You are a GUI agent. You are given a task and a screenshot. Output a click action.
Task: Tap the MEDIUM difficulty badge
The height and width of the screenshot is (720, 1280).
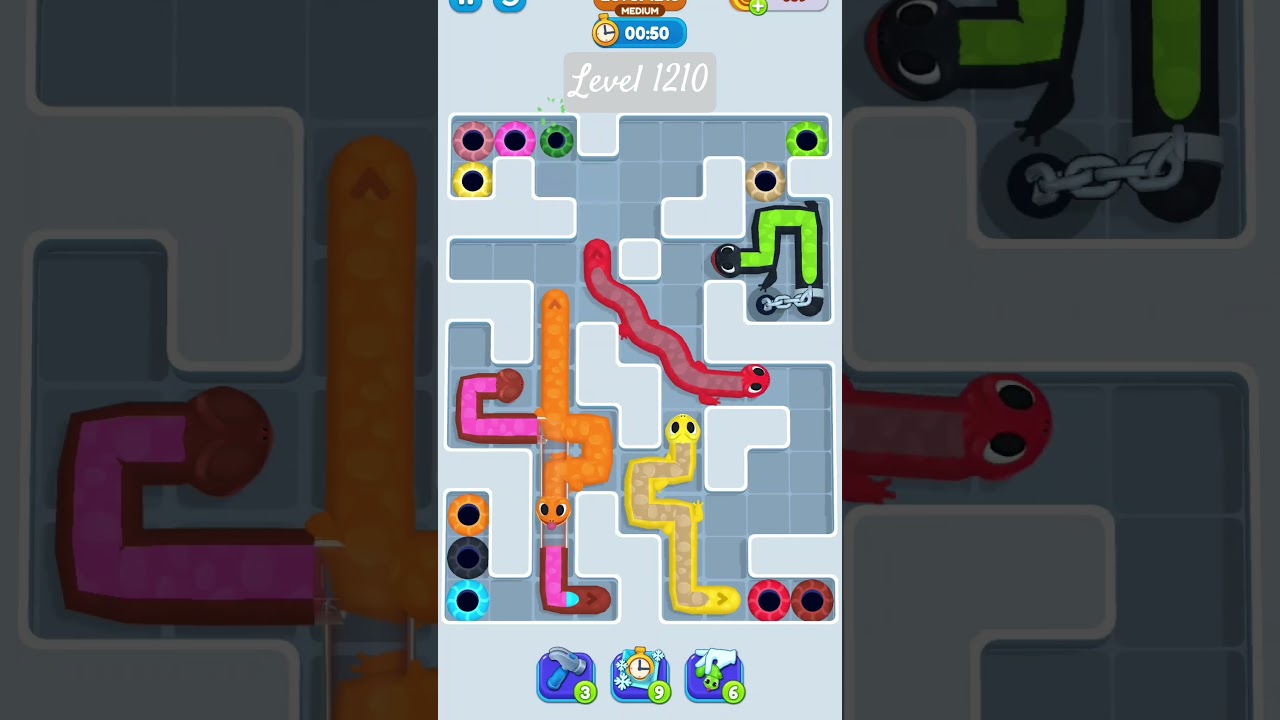pyautogui.click(x=640, y=11)
